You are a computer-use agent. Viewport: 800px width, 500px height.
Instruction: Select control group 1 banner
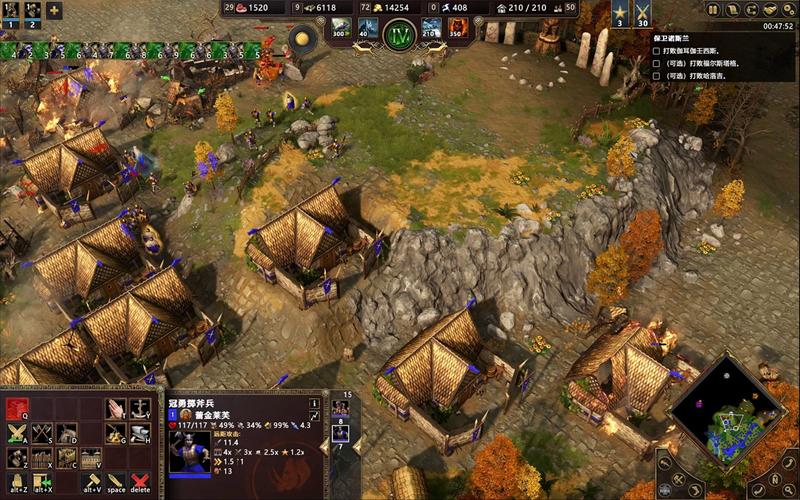(8, 11)
